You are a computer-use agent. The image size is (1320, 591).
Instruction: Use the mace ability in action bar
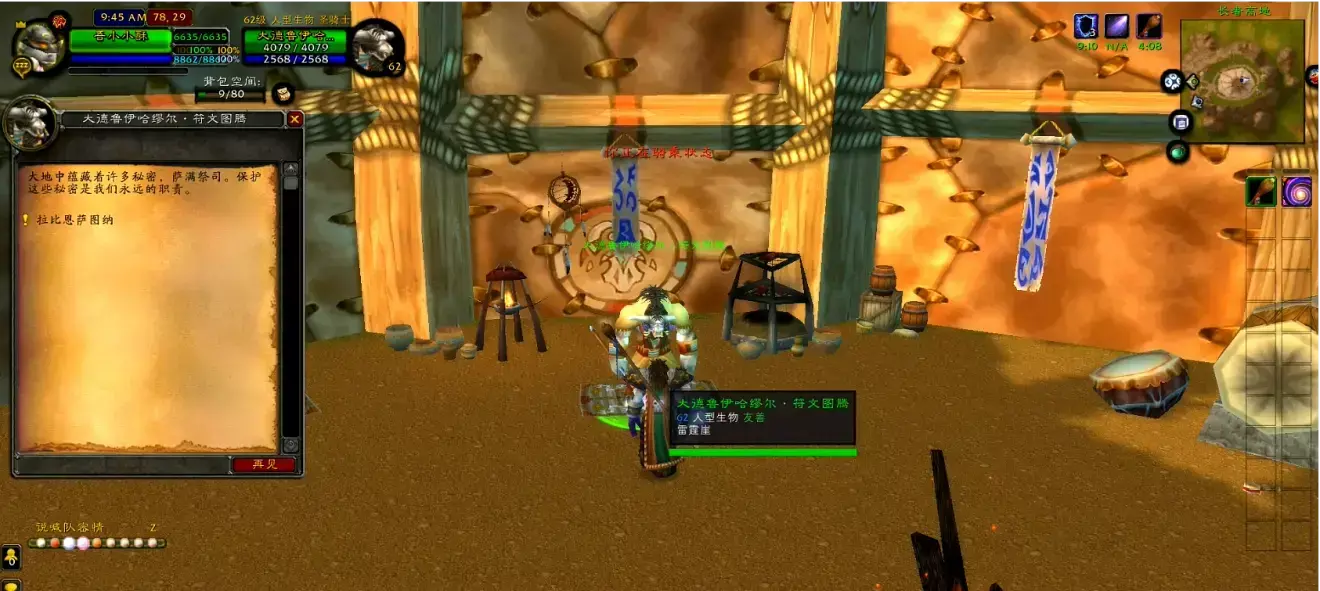(x=1260, y=192)
